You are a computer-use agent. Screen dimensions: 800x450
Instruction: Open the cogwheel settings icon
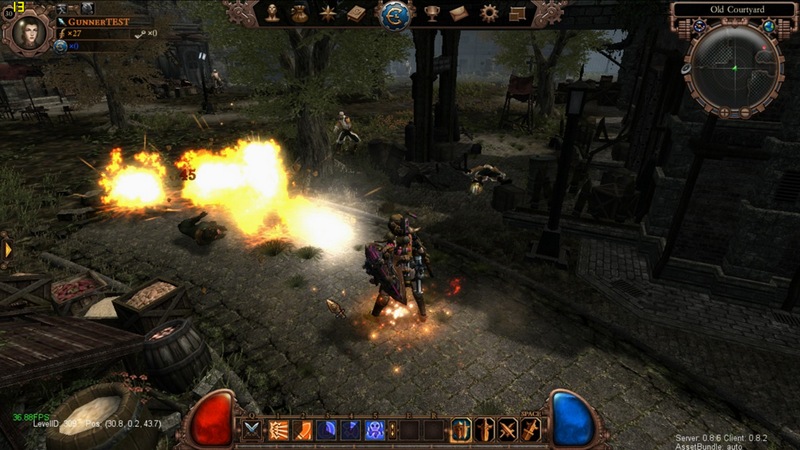point(488,13)
